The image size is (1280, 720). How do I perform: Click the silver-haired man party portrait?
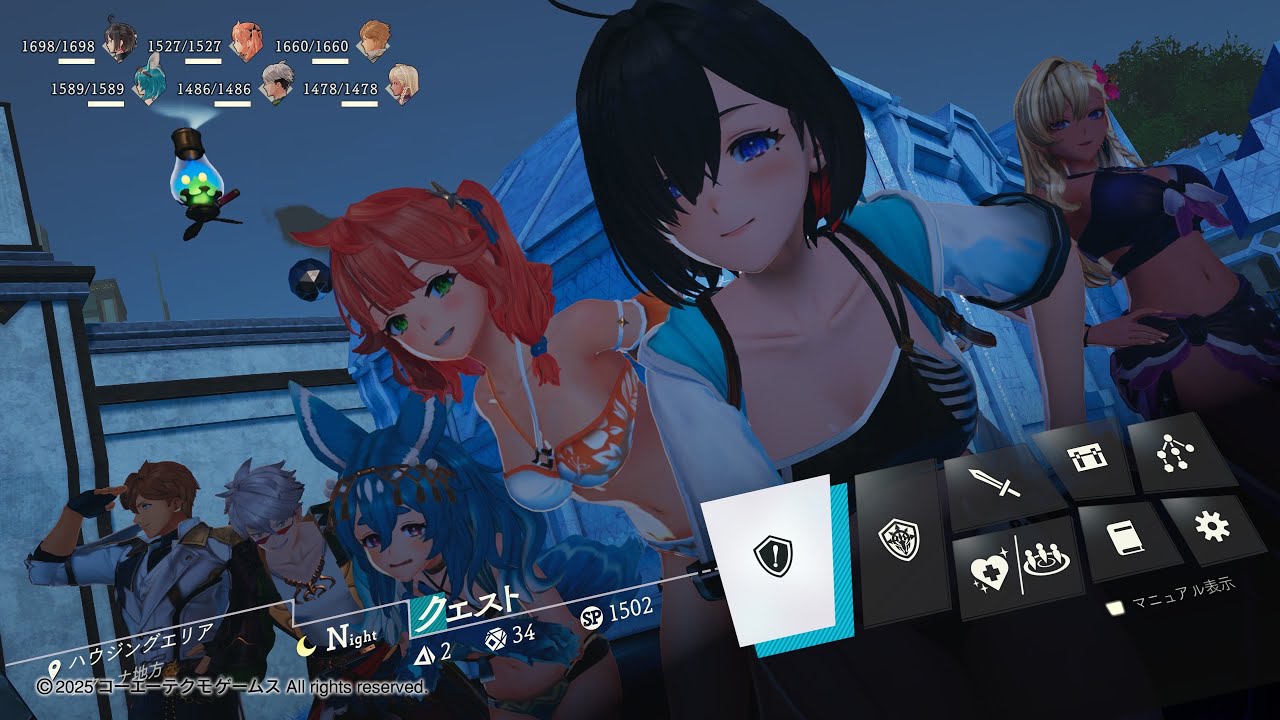tap(276, 83)
